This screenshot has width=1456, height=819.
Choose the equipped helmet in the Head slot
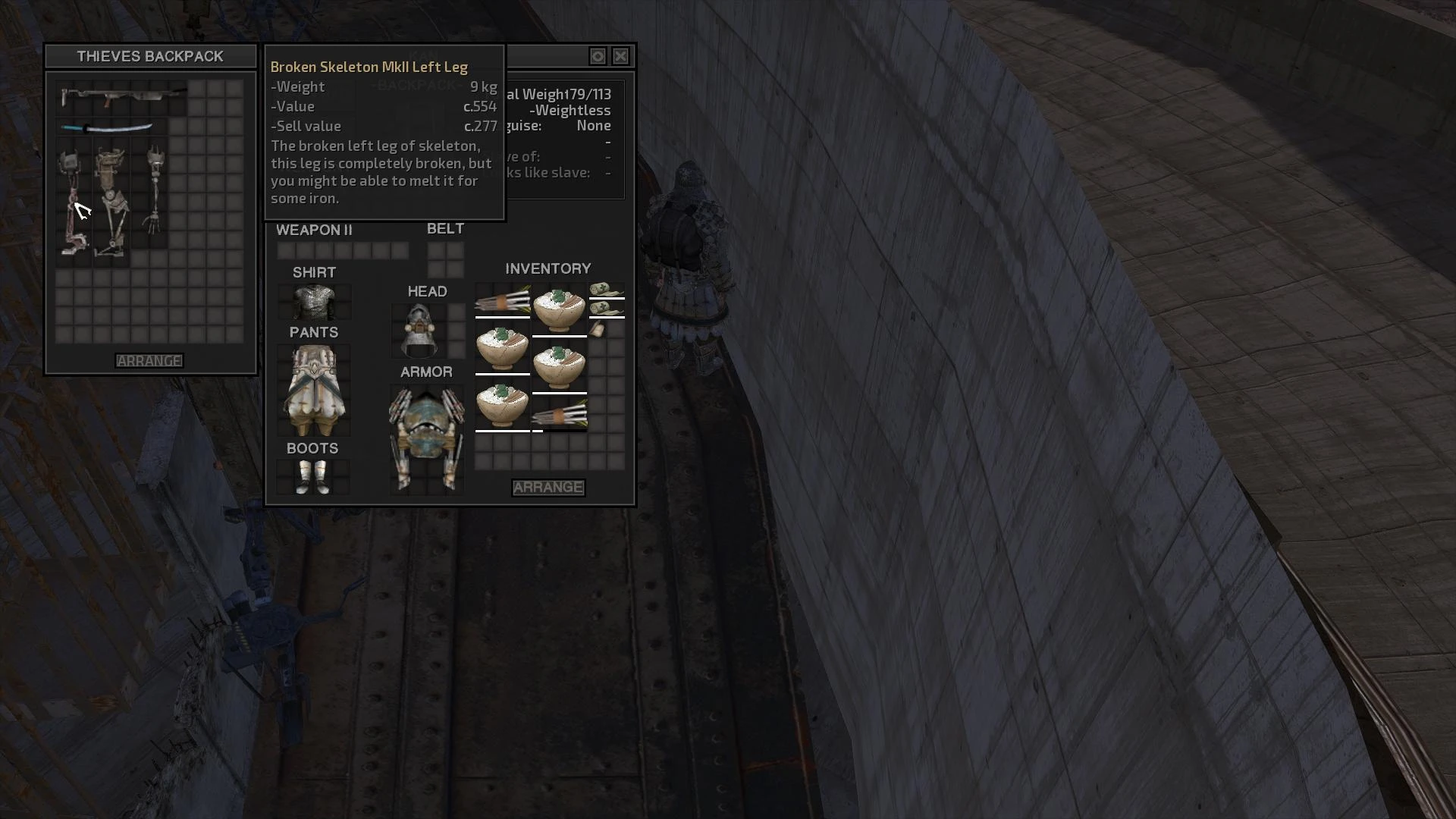[419, 331]
